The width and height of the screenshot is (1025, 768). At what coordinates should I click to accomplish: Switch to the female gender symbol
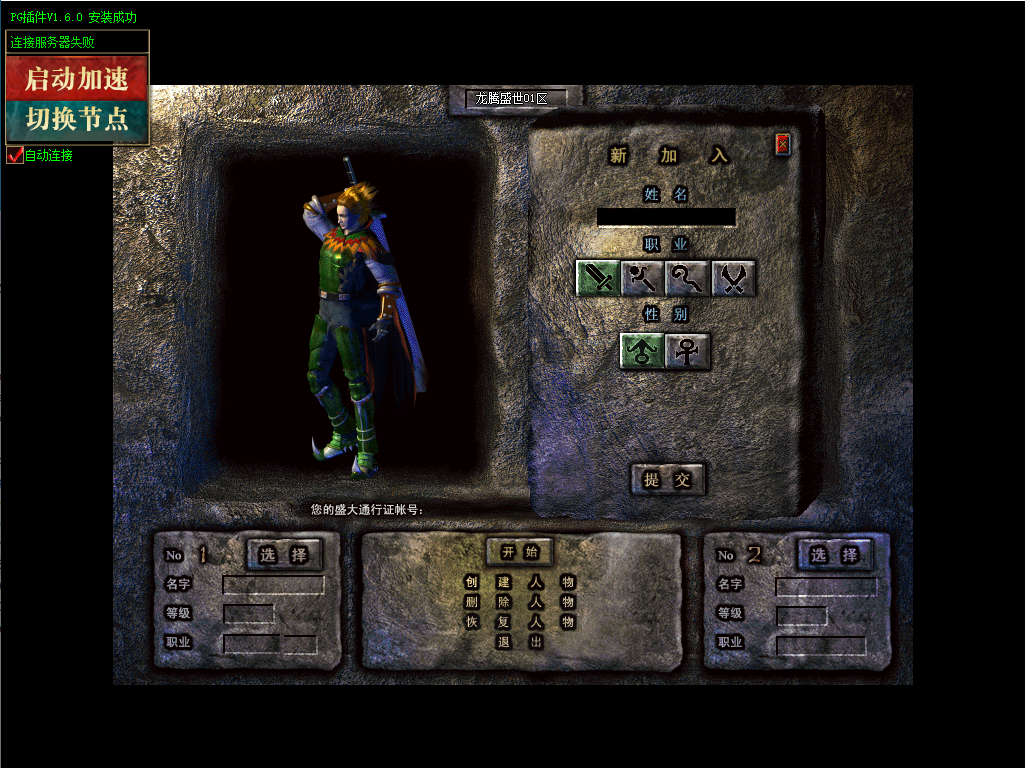click(688, 351)
